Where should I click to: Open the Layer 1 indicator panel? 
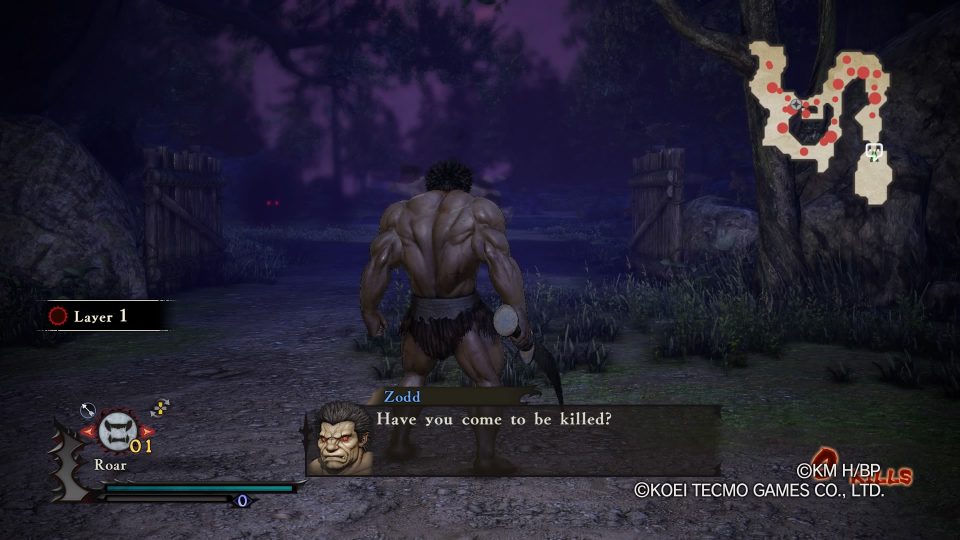(x=101, y=316)
